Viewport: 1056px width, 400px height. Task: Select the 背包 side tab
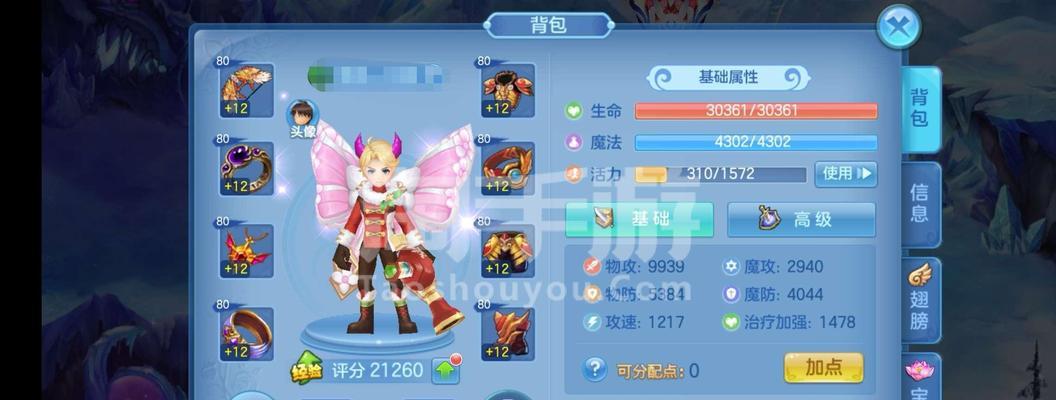(919, 109)
